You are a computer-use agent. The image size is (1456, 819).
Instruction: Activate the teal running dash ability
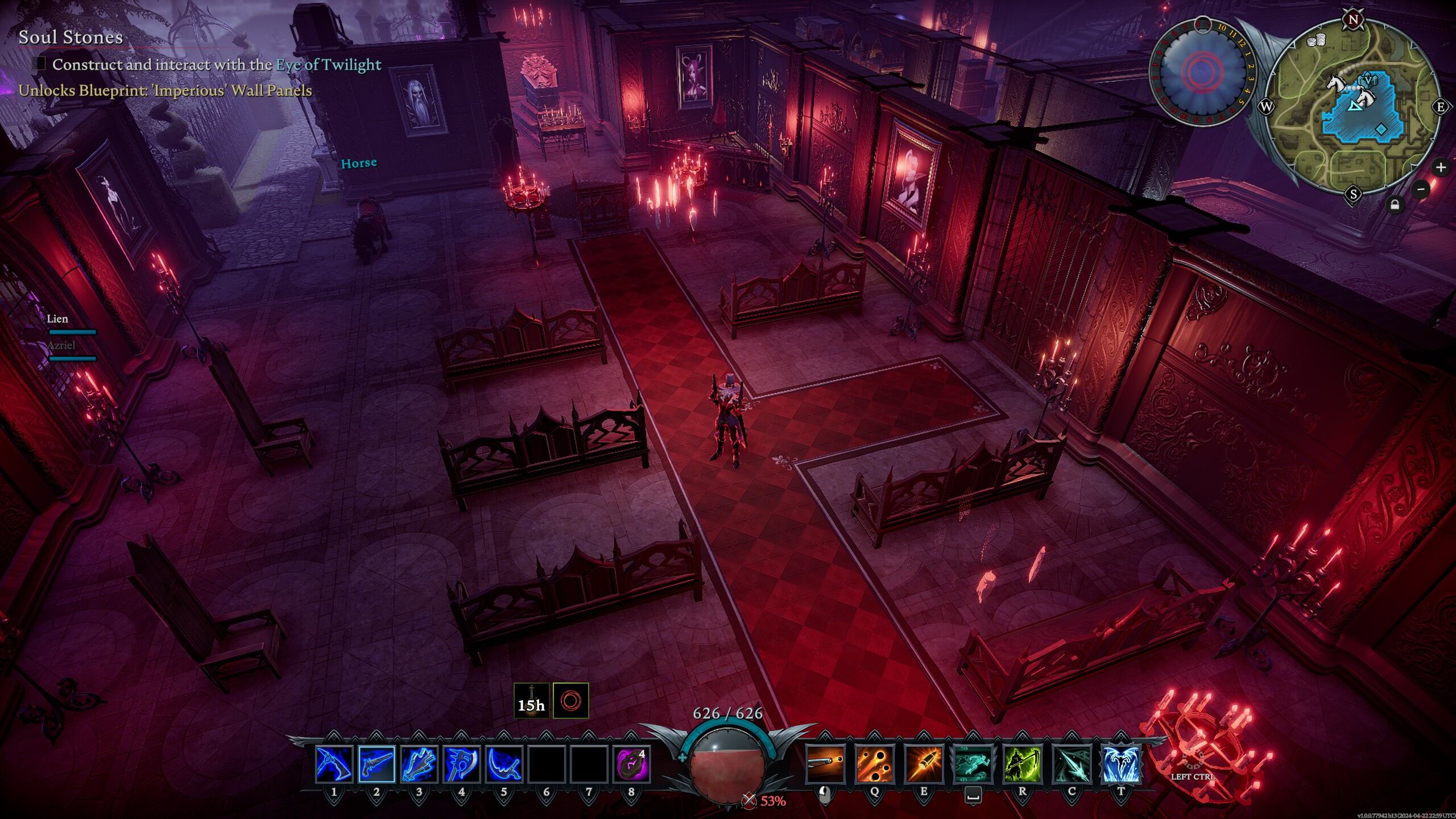[x=973, y=764]
